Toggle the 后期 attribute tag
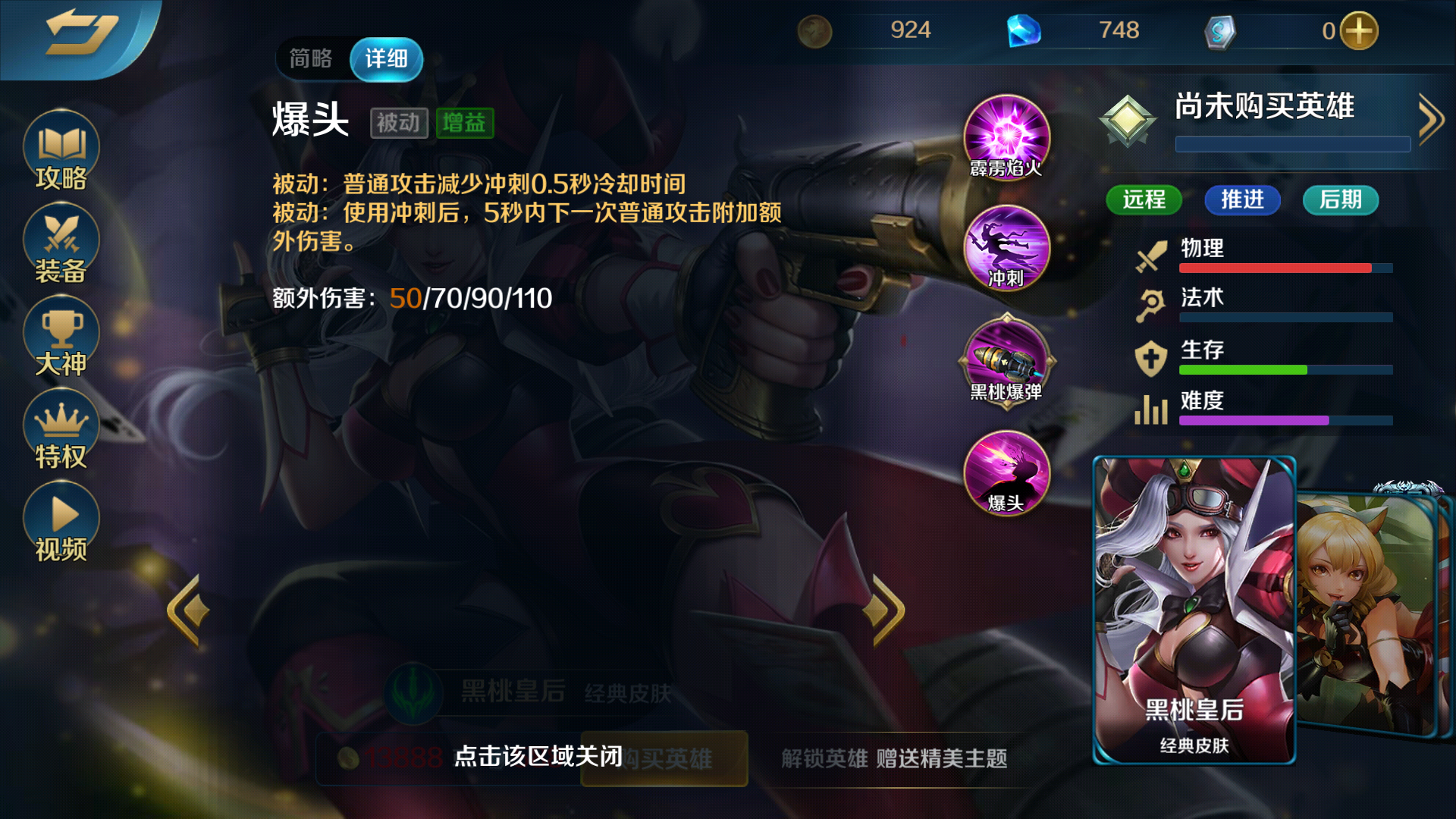This screenshot has width=1456, height=819. [x=1340, y=200]
